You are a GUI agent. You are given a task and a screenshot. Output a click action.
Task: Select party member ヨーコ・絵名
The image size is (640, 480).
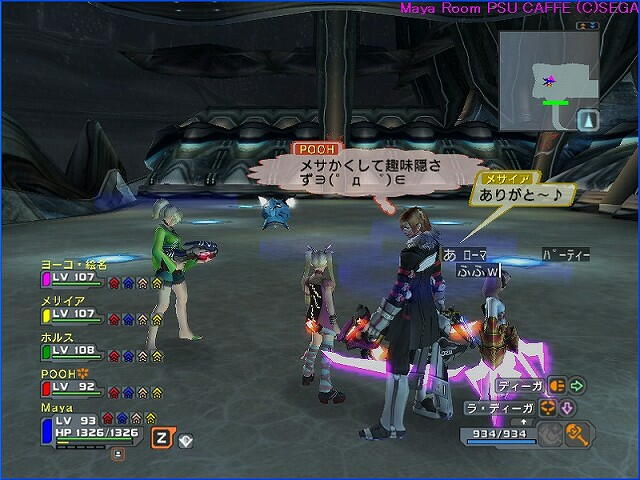pos(73,265)
